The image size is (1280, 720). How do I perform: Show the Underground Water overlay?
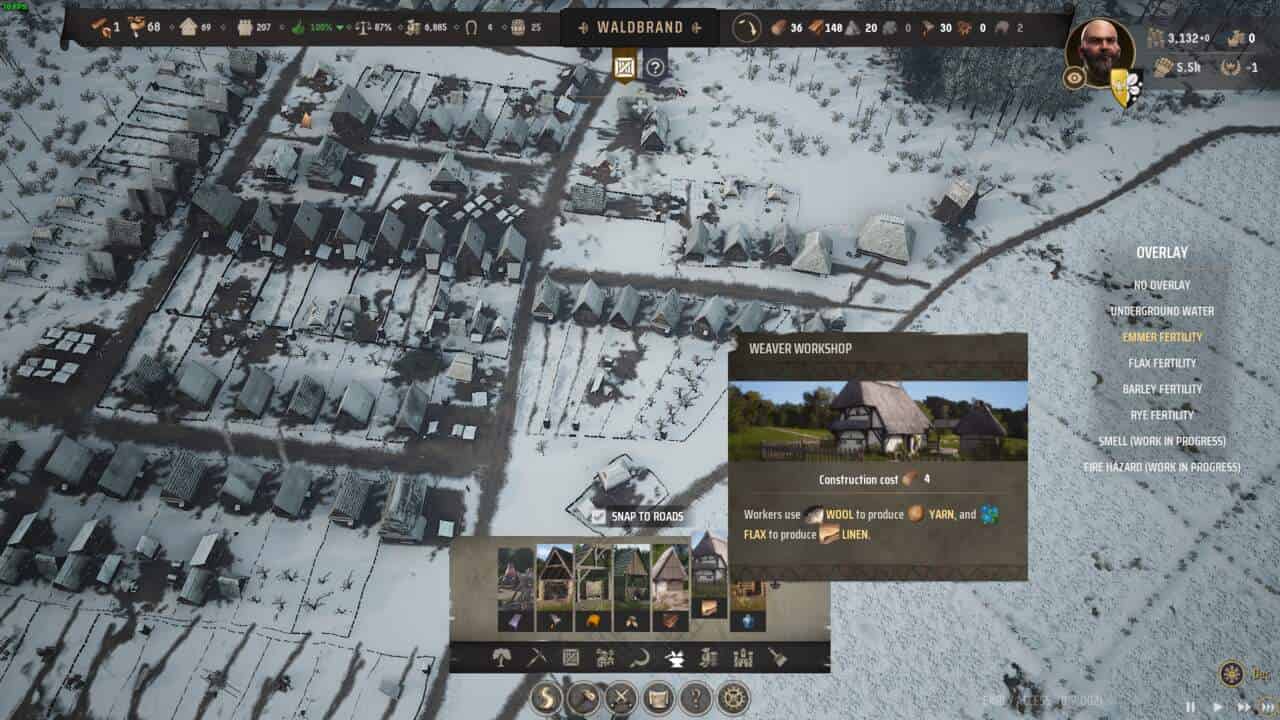pos(1161,311)
